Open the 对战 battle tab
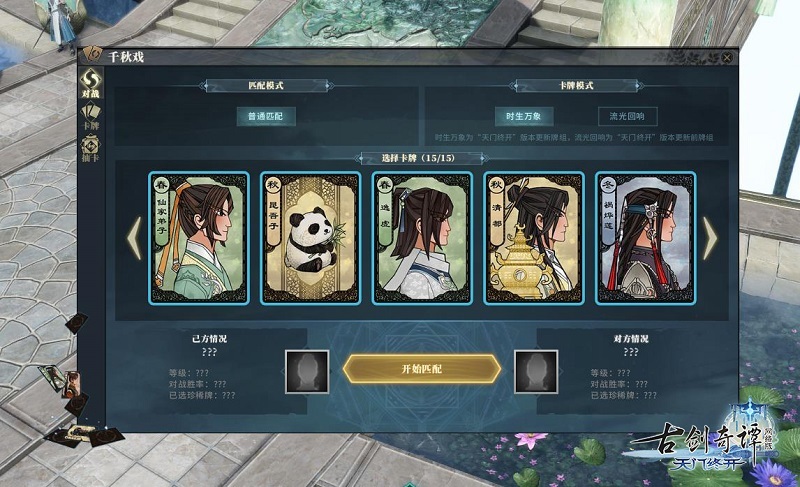The height and width of the screenshot is (487, 800). point(91,83)
